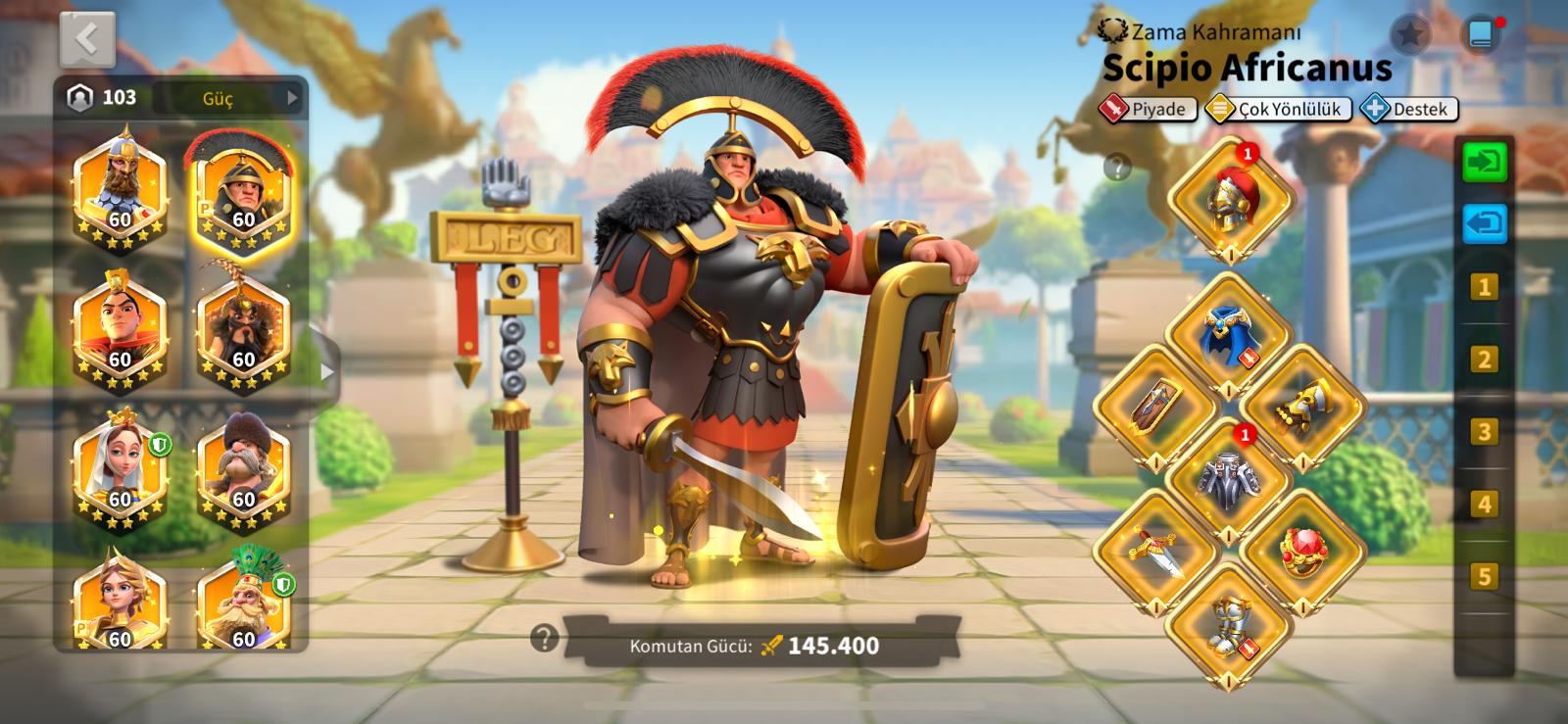1568x724 pixels.
Task: Go back using the arrow button
Action: (87, 39)
